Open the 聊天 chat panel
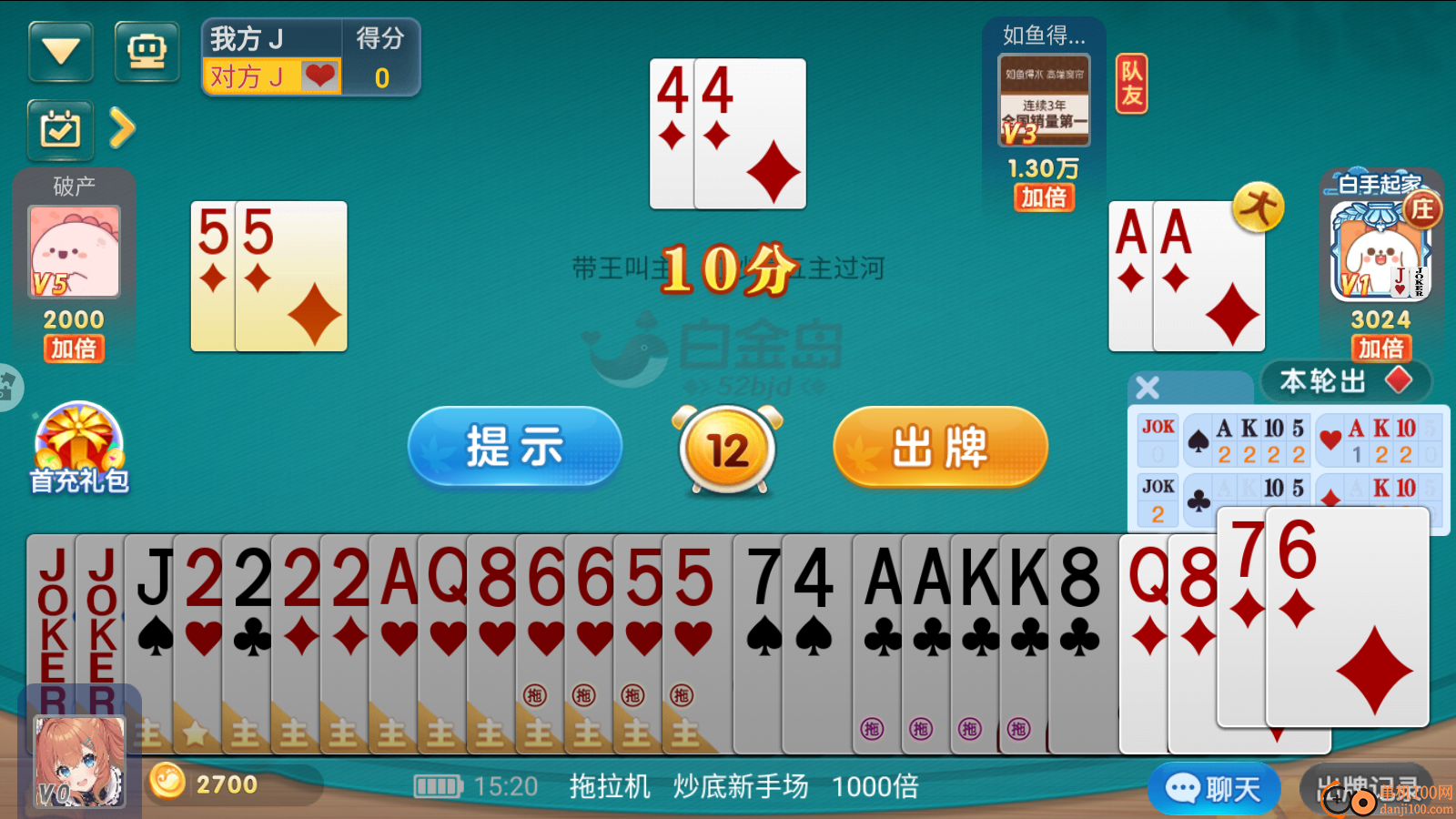The image size is (1456, 819). 1214,786
